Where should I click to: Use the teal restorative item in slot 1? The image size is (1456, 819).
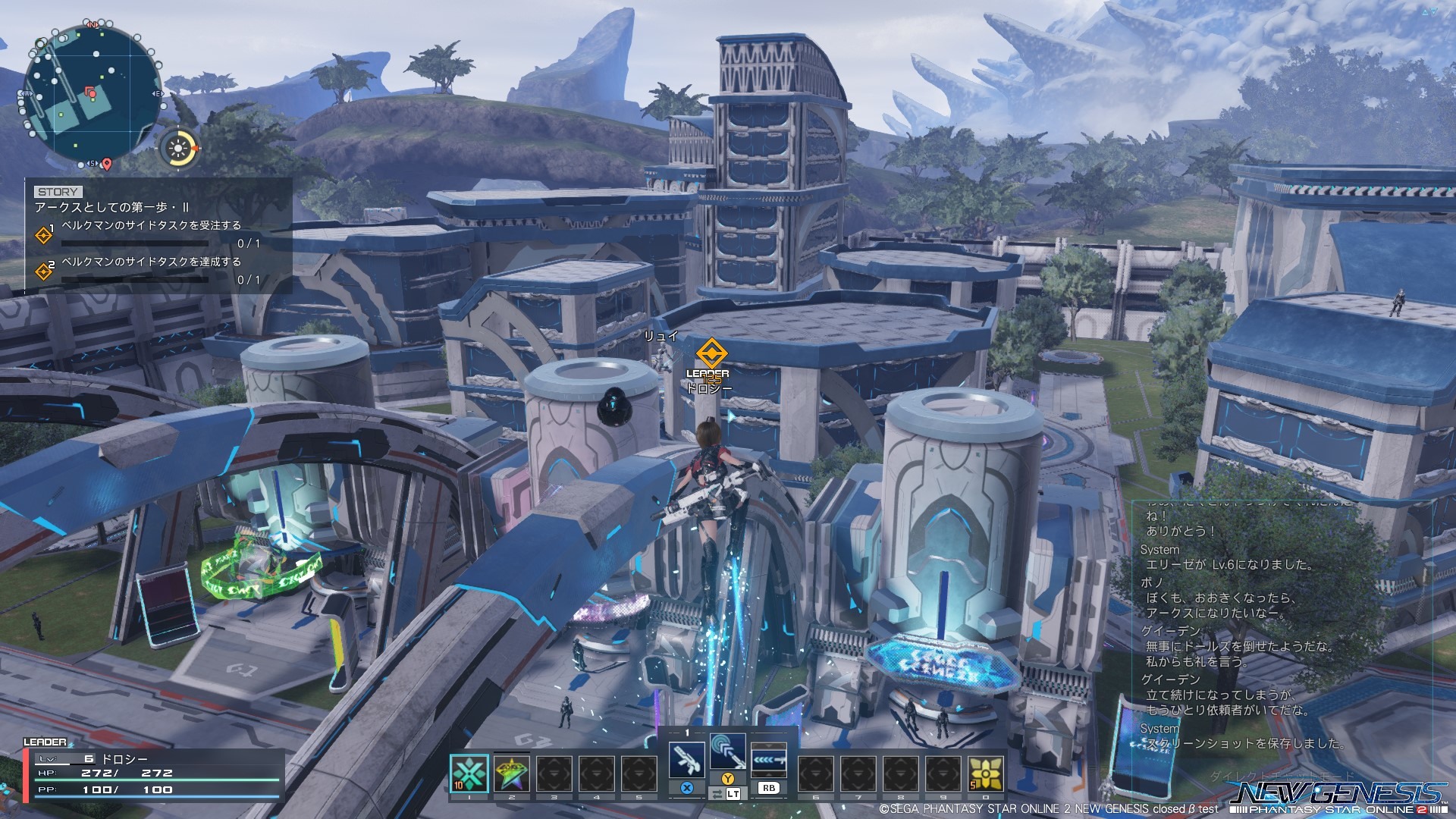[x=469, y=773]
